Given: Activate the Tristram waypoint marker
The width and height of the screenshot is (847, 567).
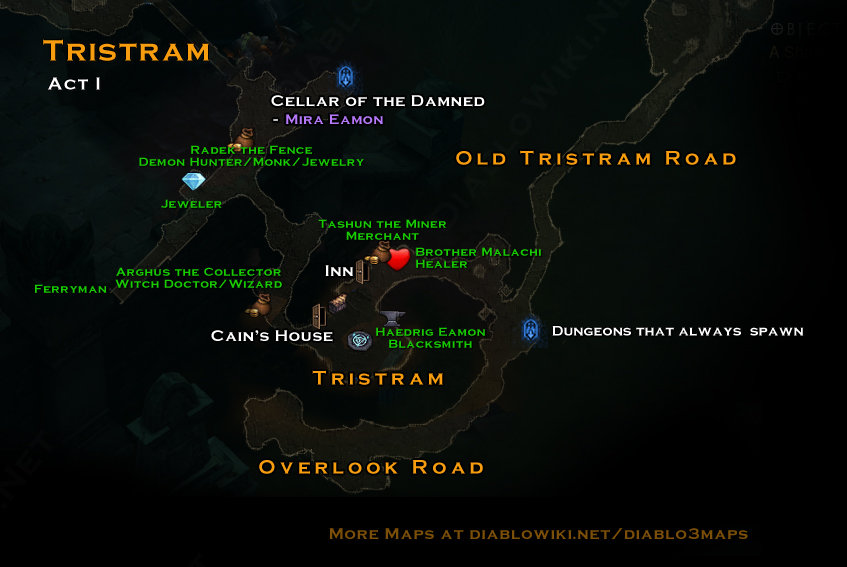Looking at the screenshot, I should tap(359, 341).
